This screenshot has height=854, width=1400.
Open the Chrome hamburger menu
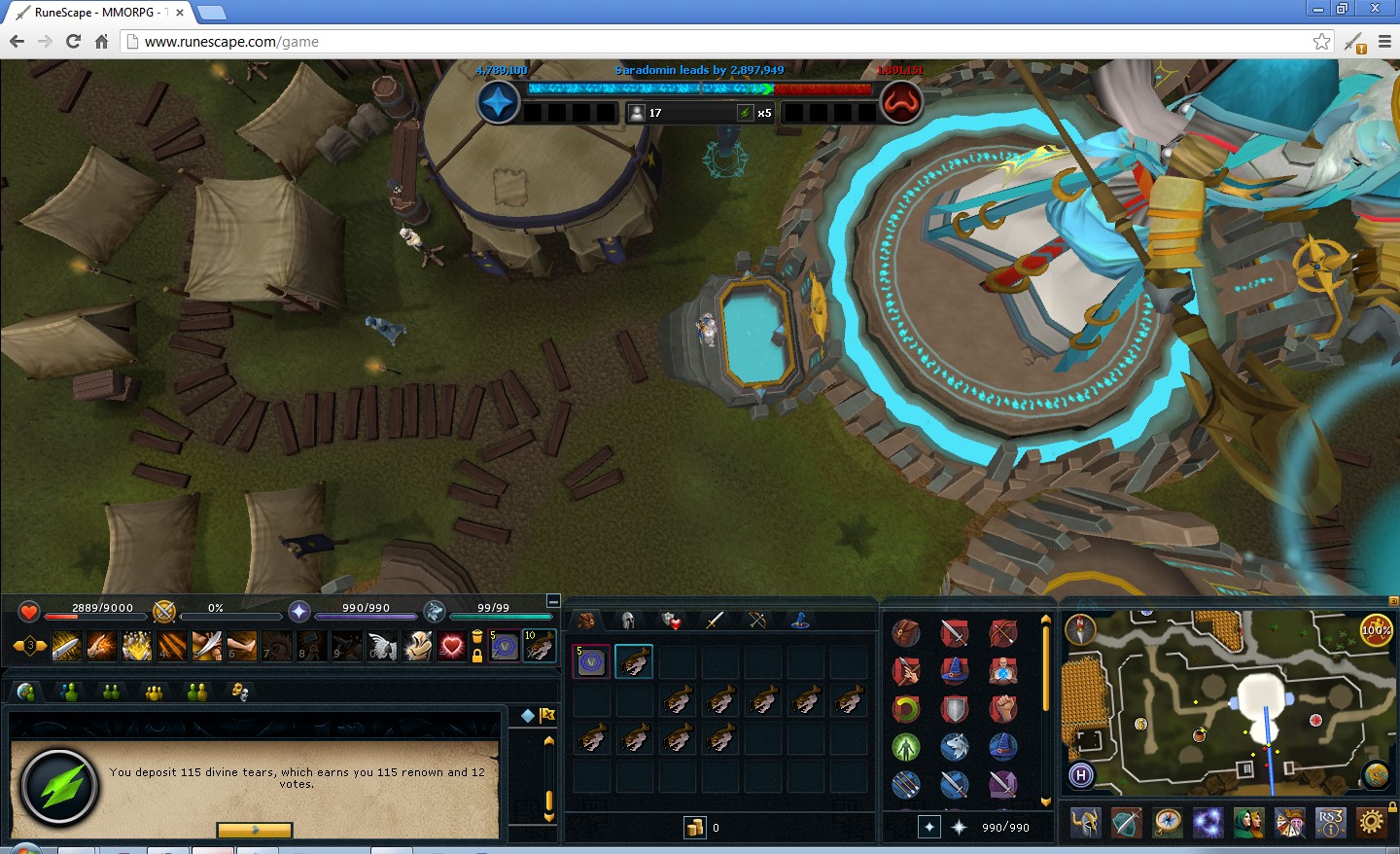pos(1384,42)
